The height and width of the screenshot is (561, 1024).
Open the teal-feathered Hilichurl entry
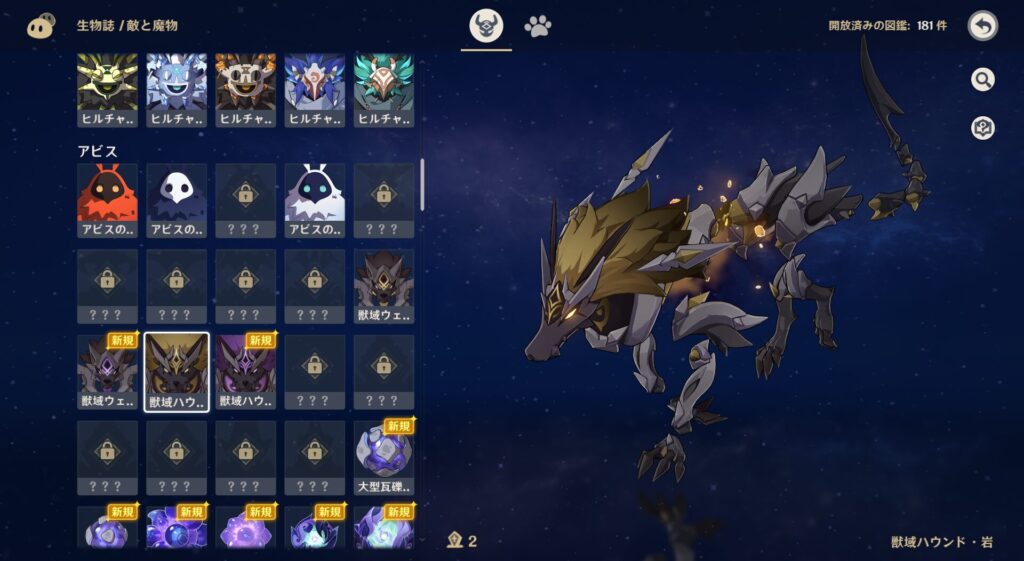click(384, 90)
